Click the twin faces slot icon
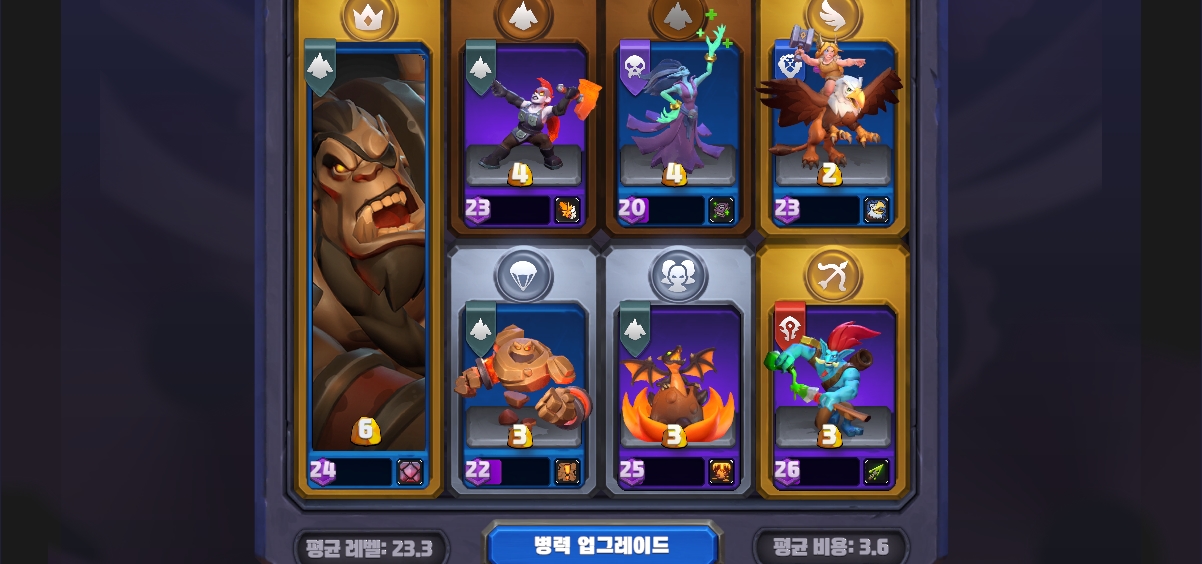Image resolution: width=1202 pixels, height=564 pixels. pyautogui.click(x=677, y=275)
